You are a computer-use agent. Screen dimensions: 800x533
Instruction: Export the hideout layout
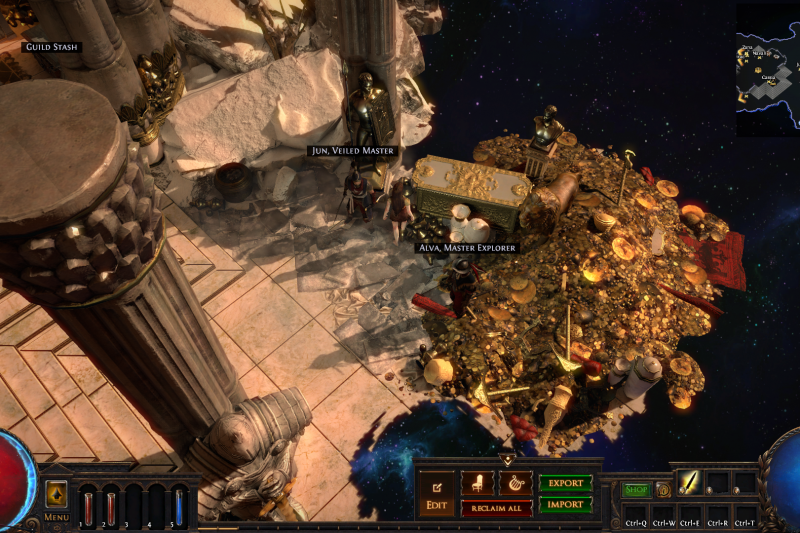566,483
